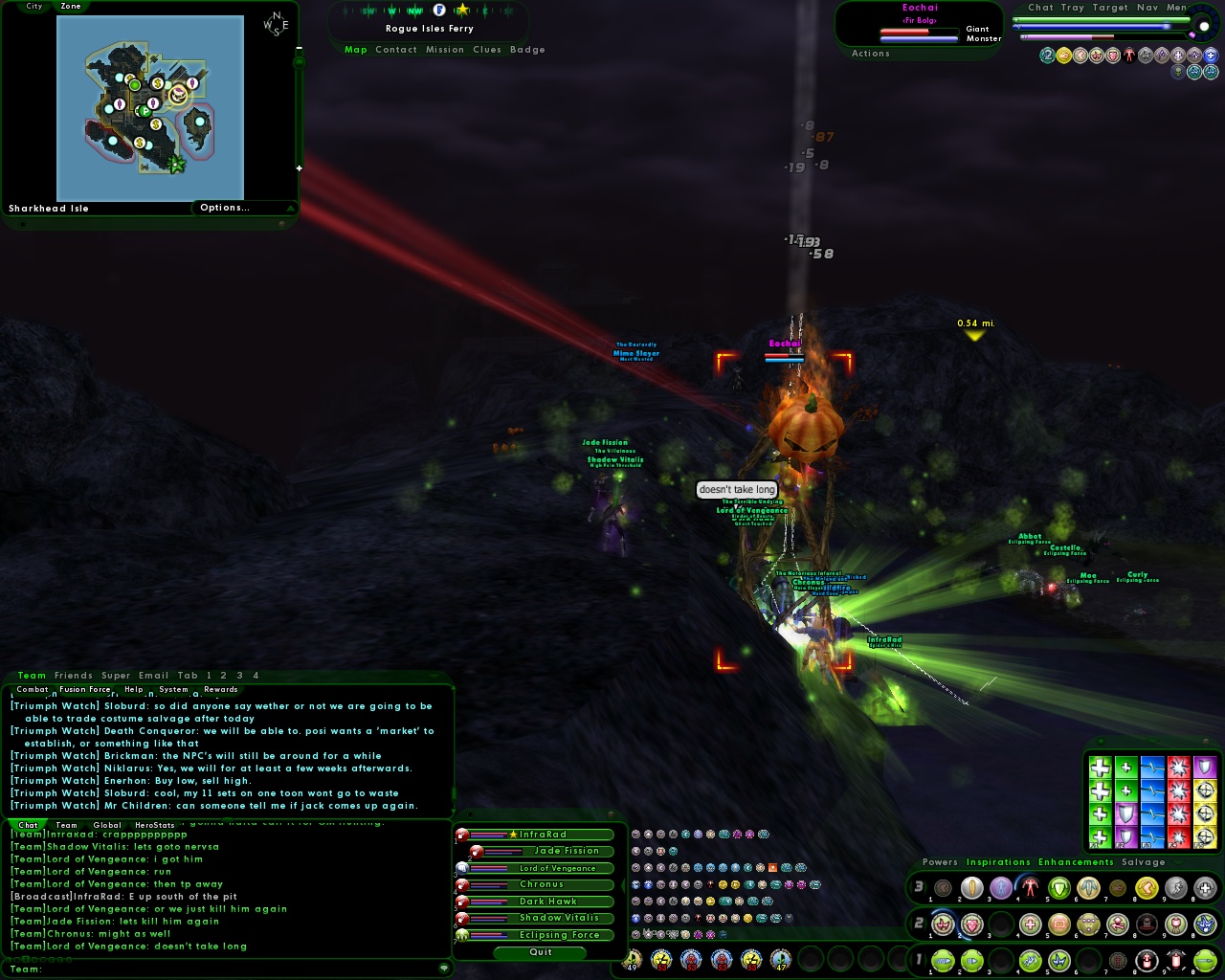Select the Enhancements tab above the power trays
The width and height of the screenshot is (1225, 980).
(1076, 862)
